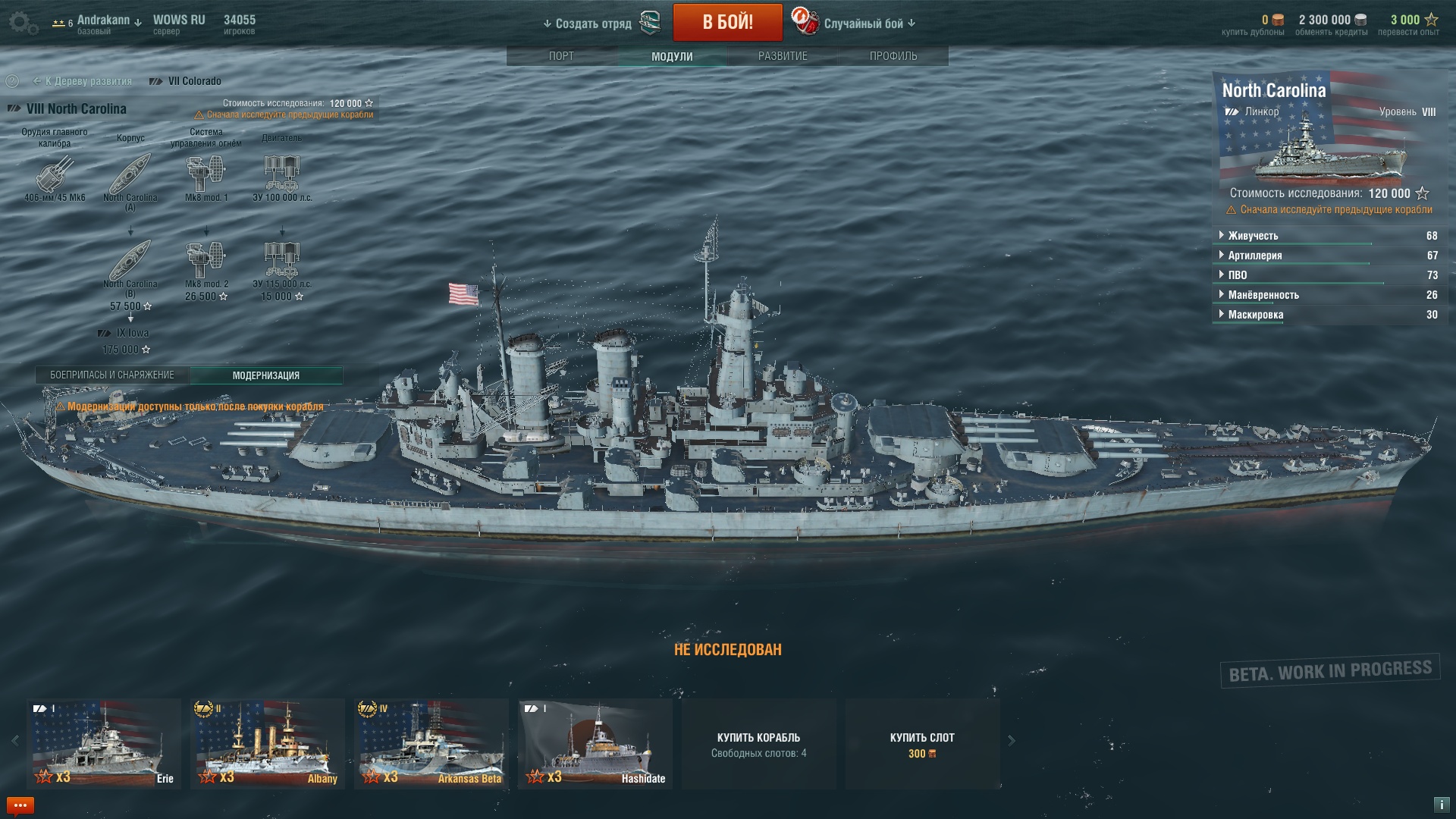Switch to Боеприпасы и снаряжение tab
The image size is (1456, 819).
click(112, 375)
